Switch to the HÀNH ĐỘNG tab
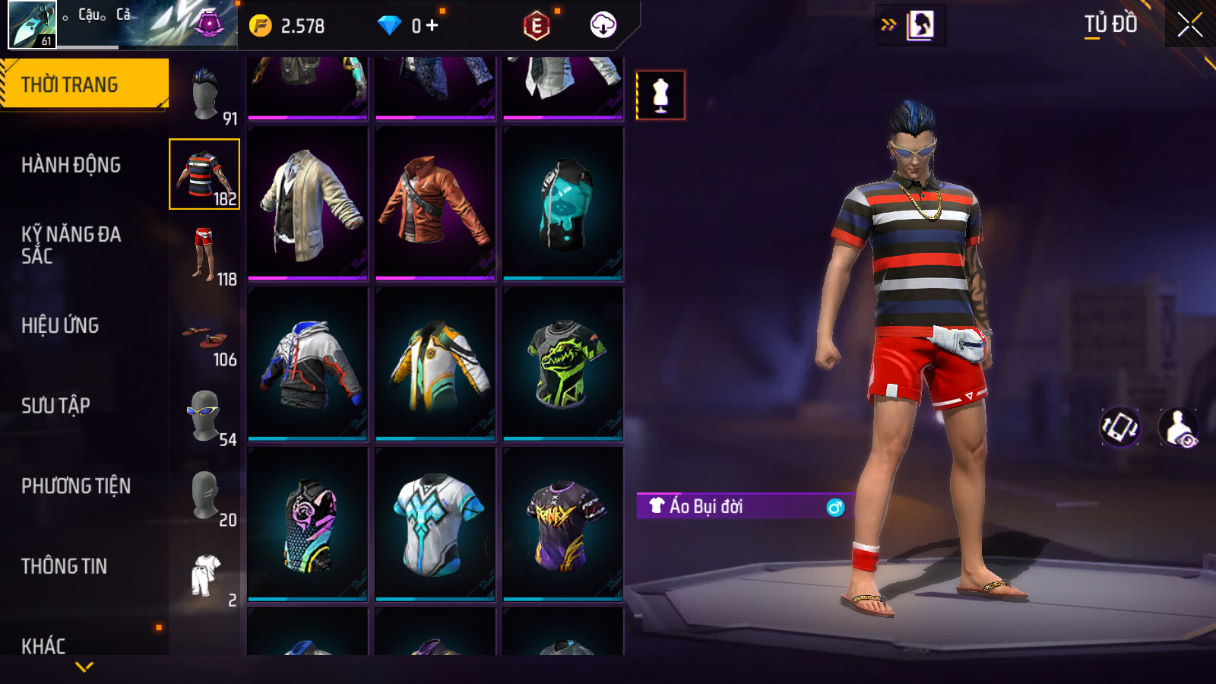Image resolution: width=1216 pixels, height=684 pixels. [71, 165]
